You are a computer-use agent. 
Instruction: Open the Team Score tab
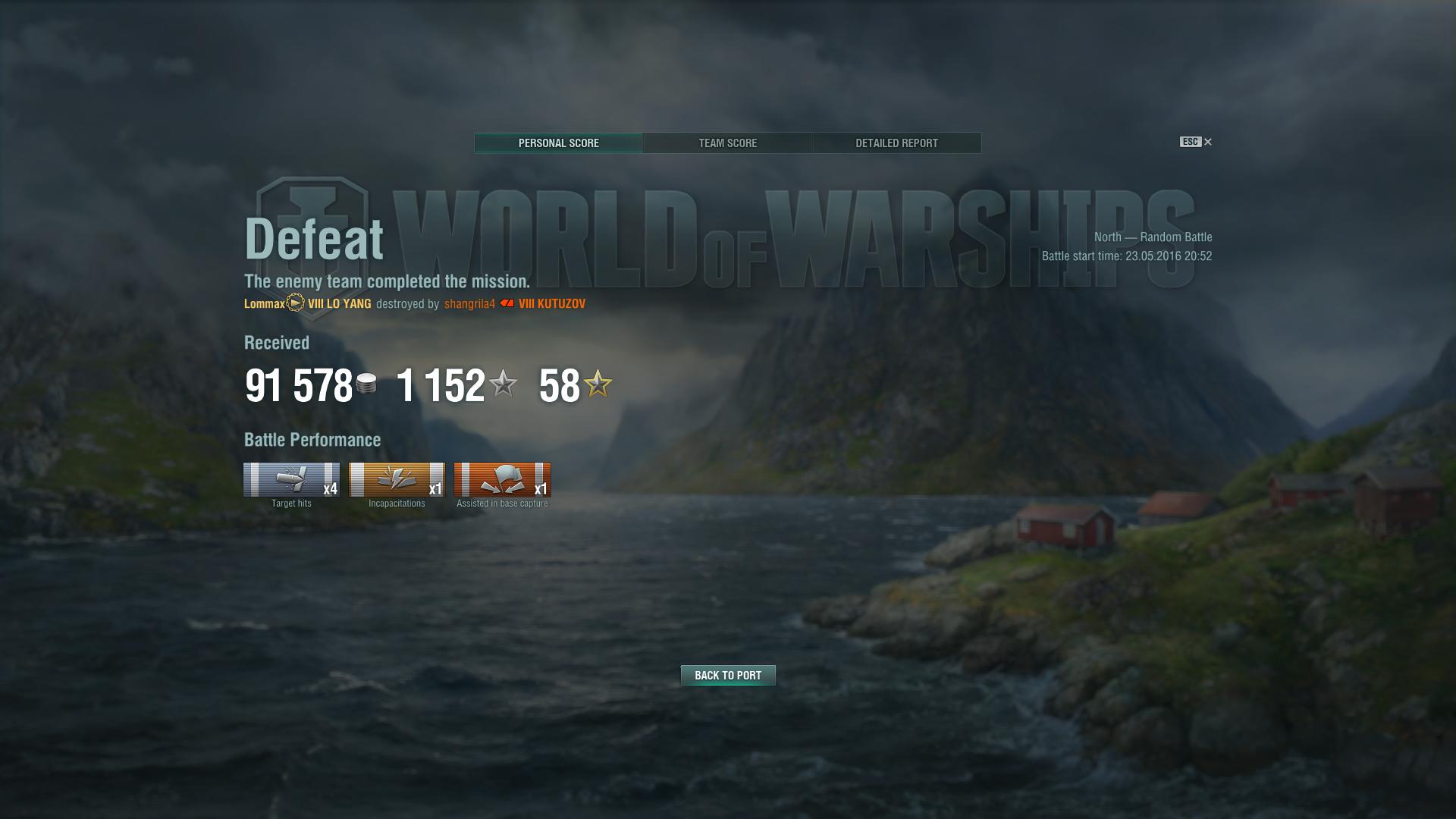pyautogui.click(x=727, y=143)
